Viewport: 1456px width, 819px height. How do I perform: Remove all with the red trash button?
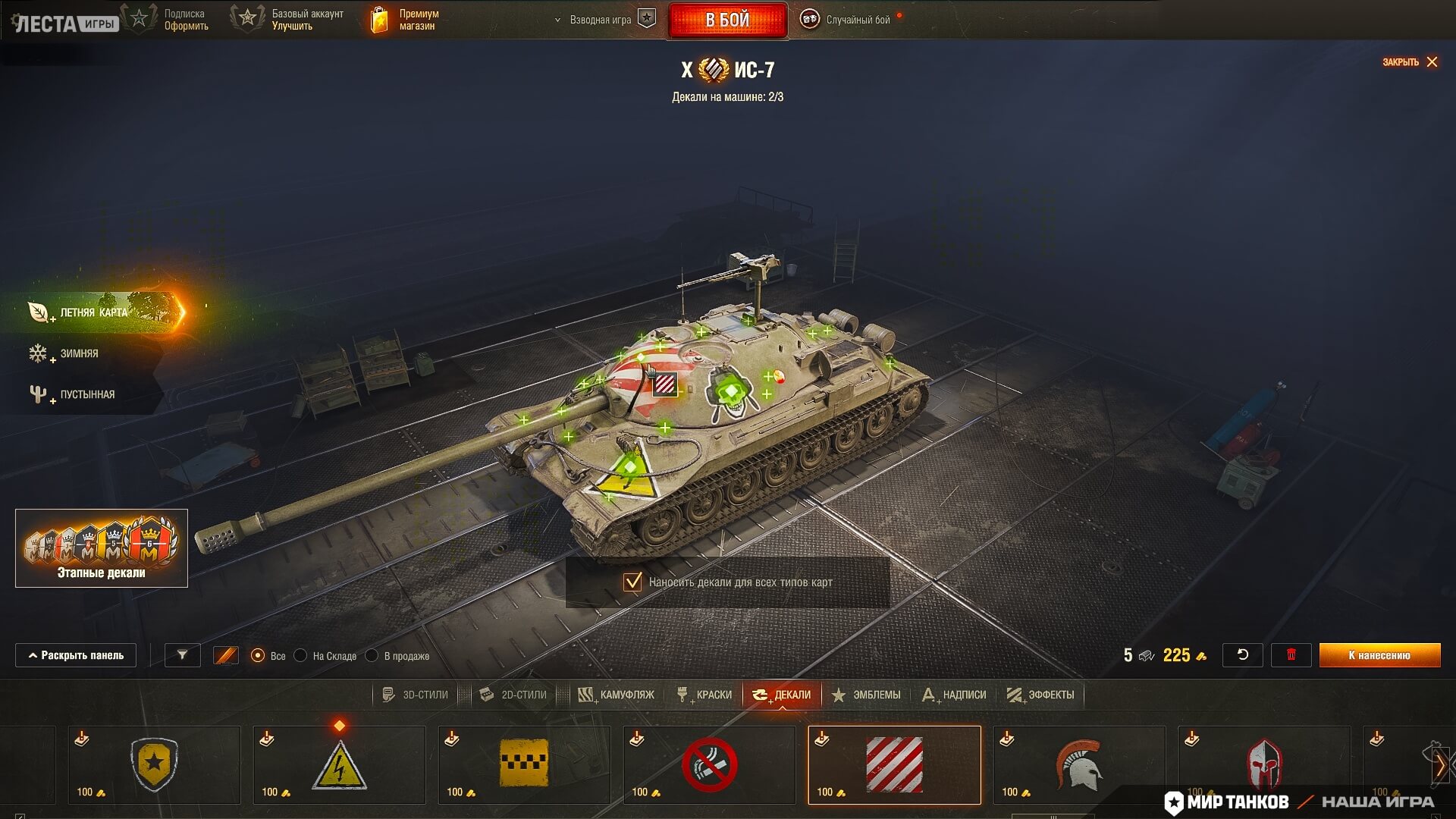(1291, 655)
